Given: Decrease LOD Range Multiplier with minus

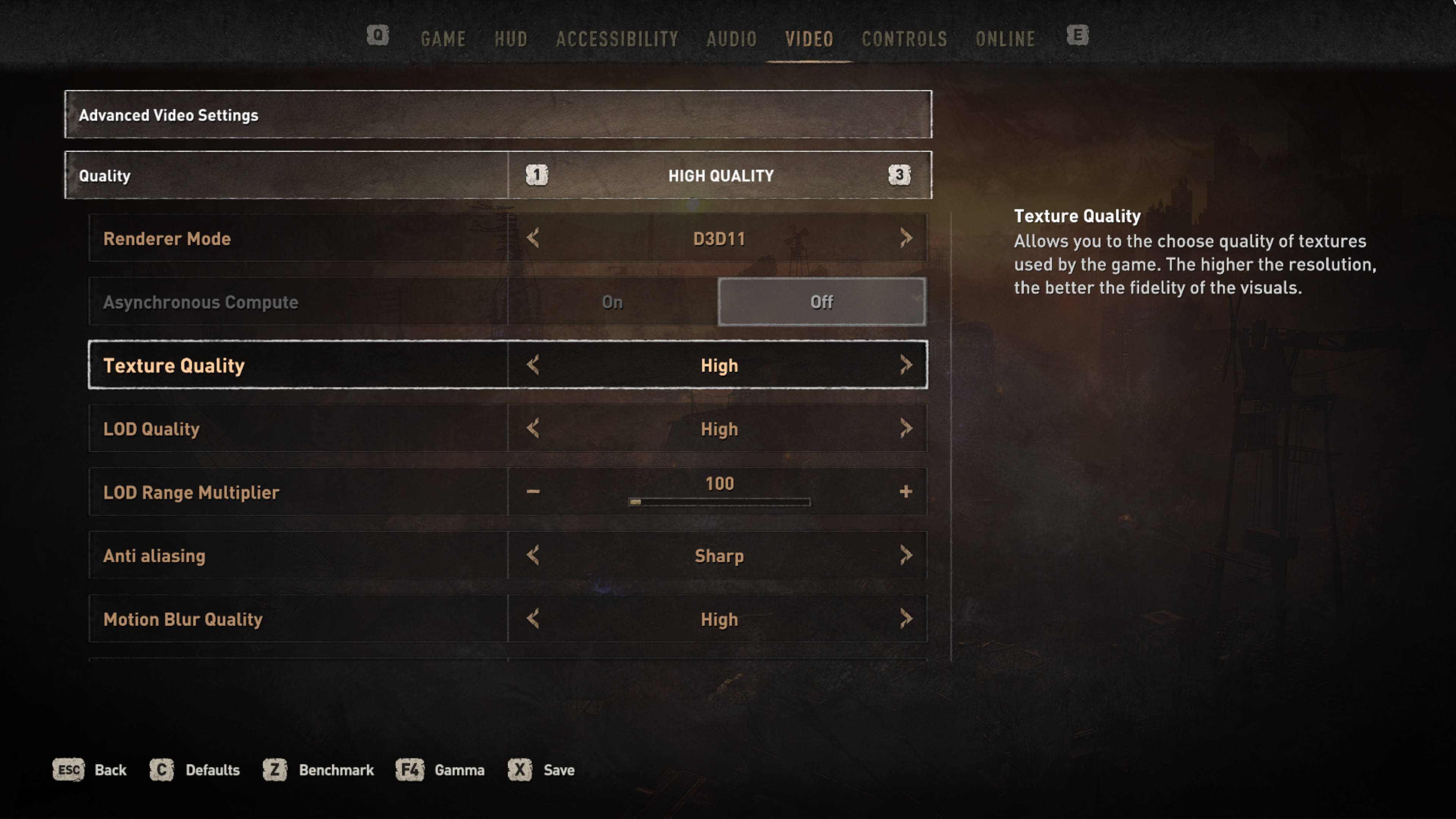Looking at the screenshot, I should tap(532, 492).
